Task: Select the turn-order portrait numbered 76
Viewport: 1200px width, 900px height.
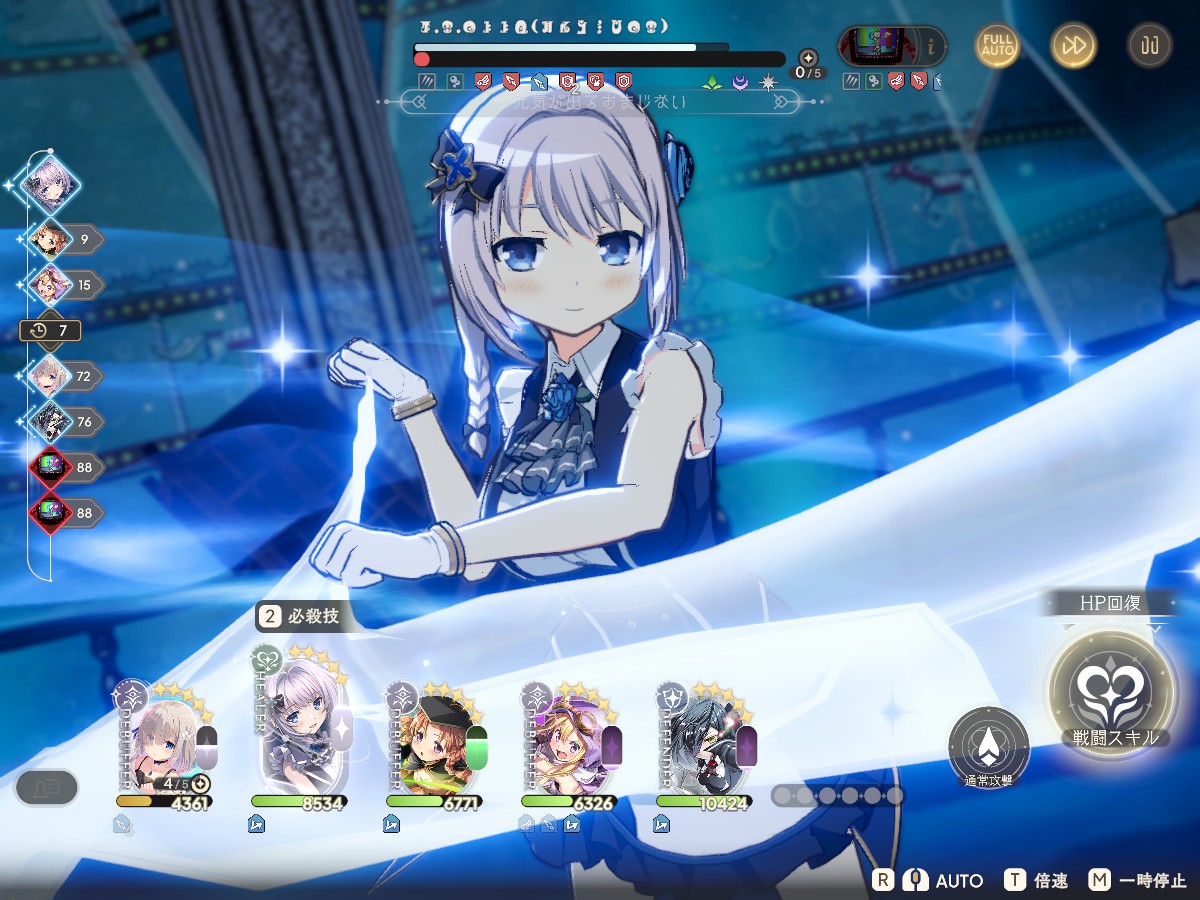Action: click(50, 422)
